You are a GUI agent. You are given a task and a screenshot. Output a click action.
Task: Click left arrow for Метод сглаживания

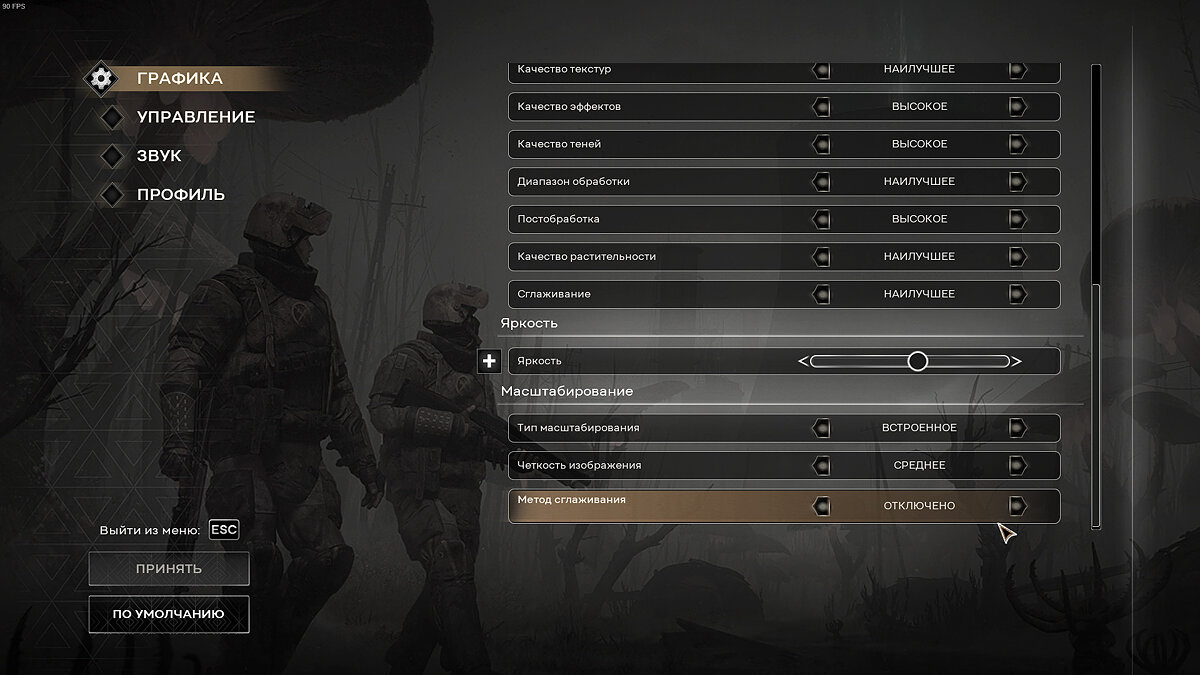coord(821,506)
